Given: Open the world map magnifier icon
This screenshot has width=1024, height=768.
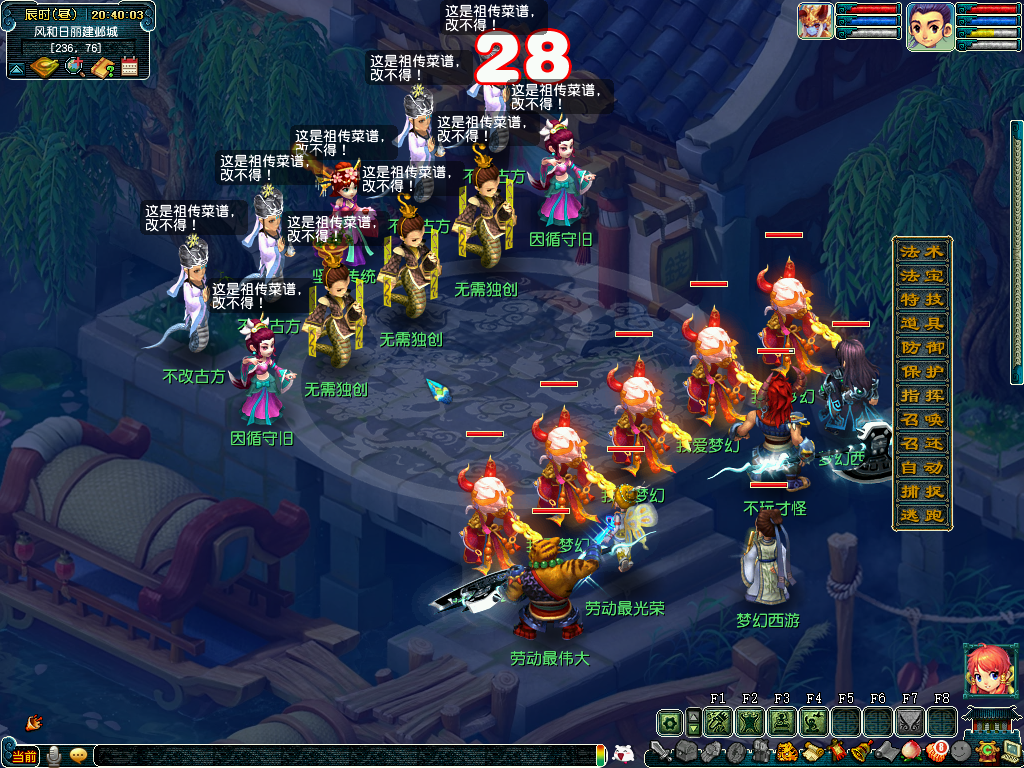Looking at the screenshot, I should pos(74,67).
